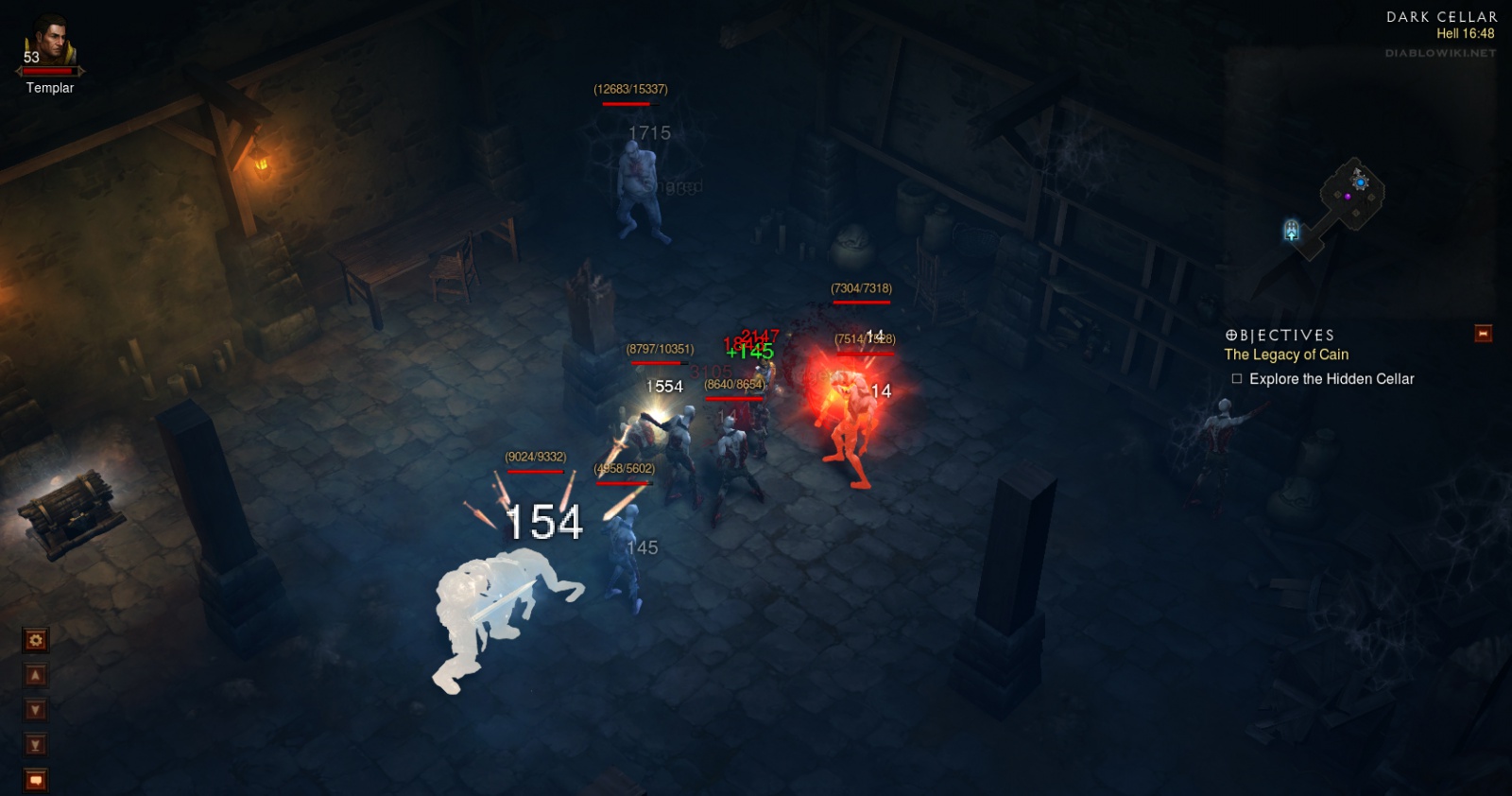Select the Templar follower portrait
1512x796 pixels.
coord(50,43)
